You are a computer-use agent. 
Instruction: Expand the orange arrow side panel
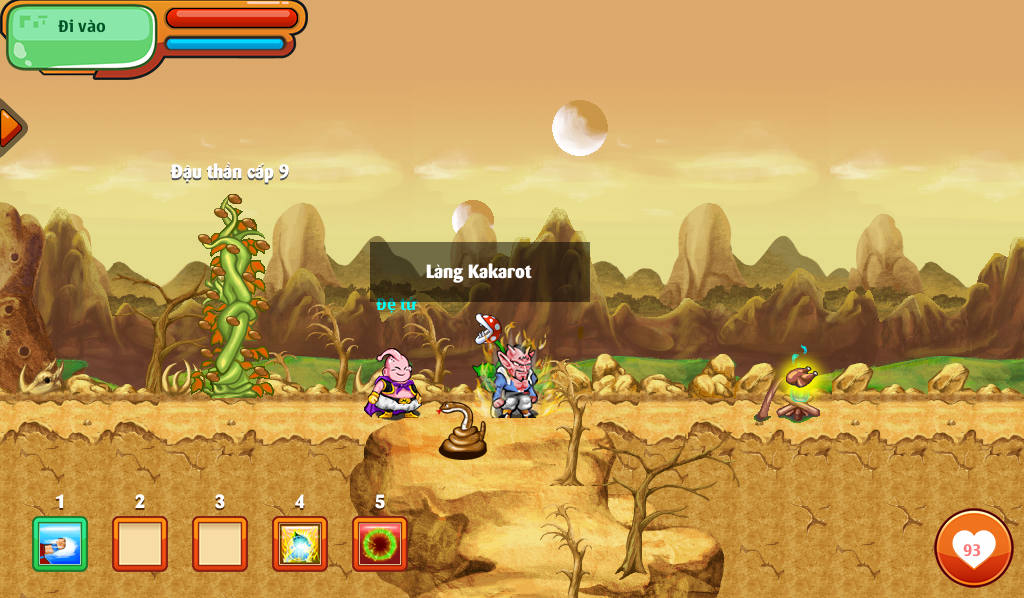click(x=9, y=127)
